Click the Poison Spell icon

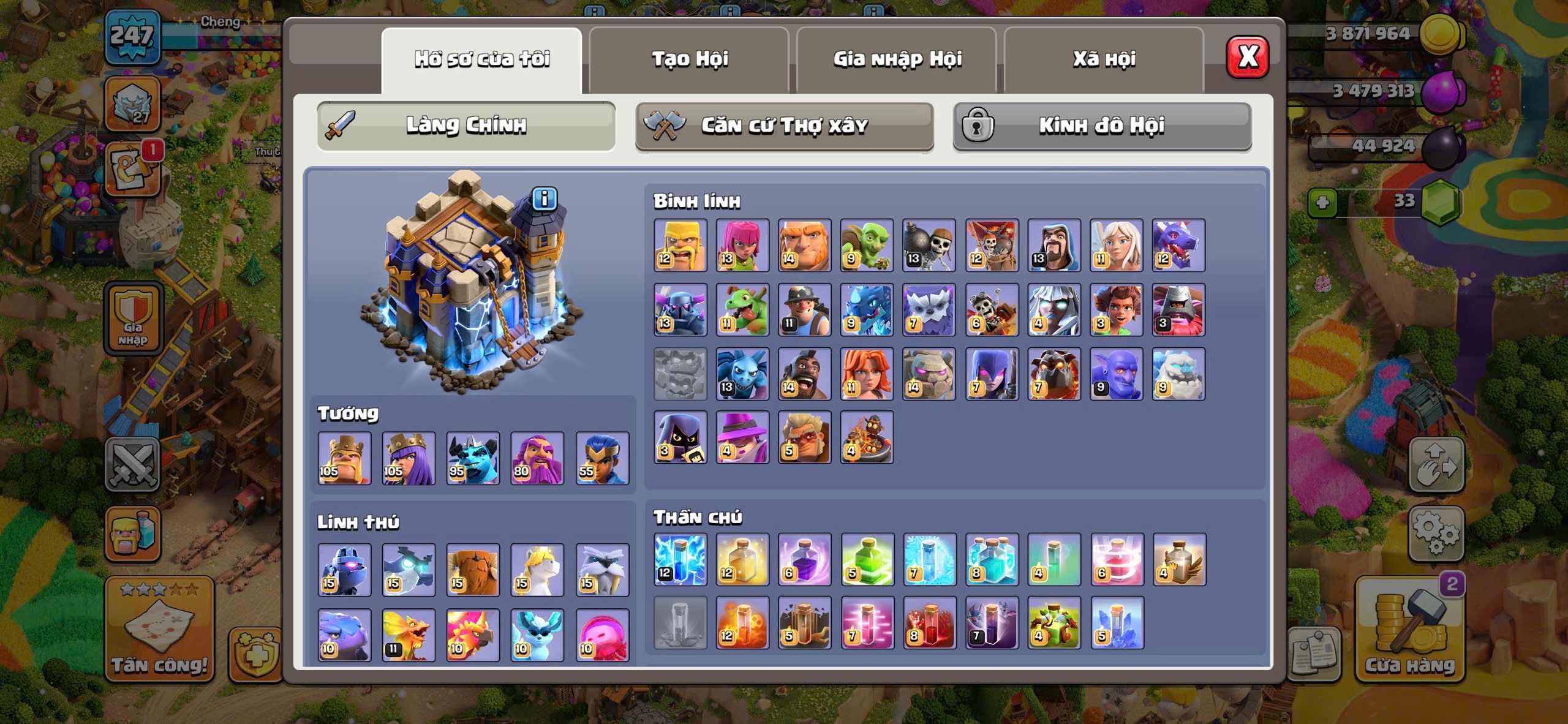click(742, 622)
